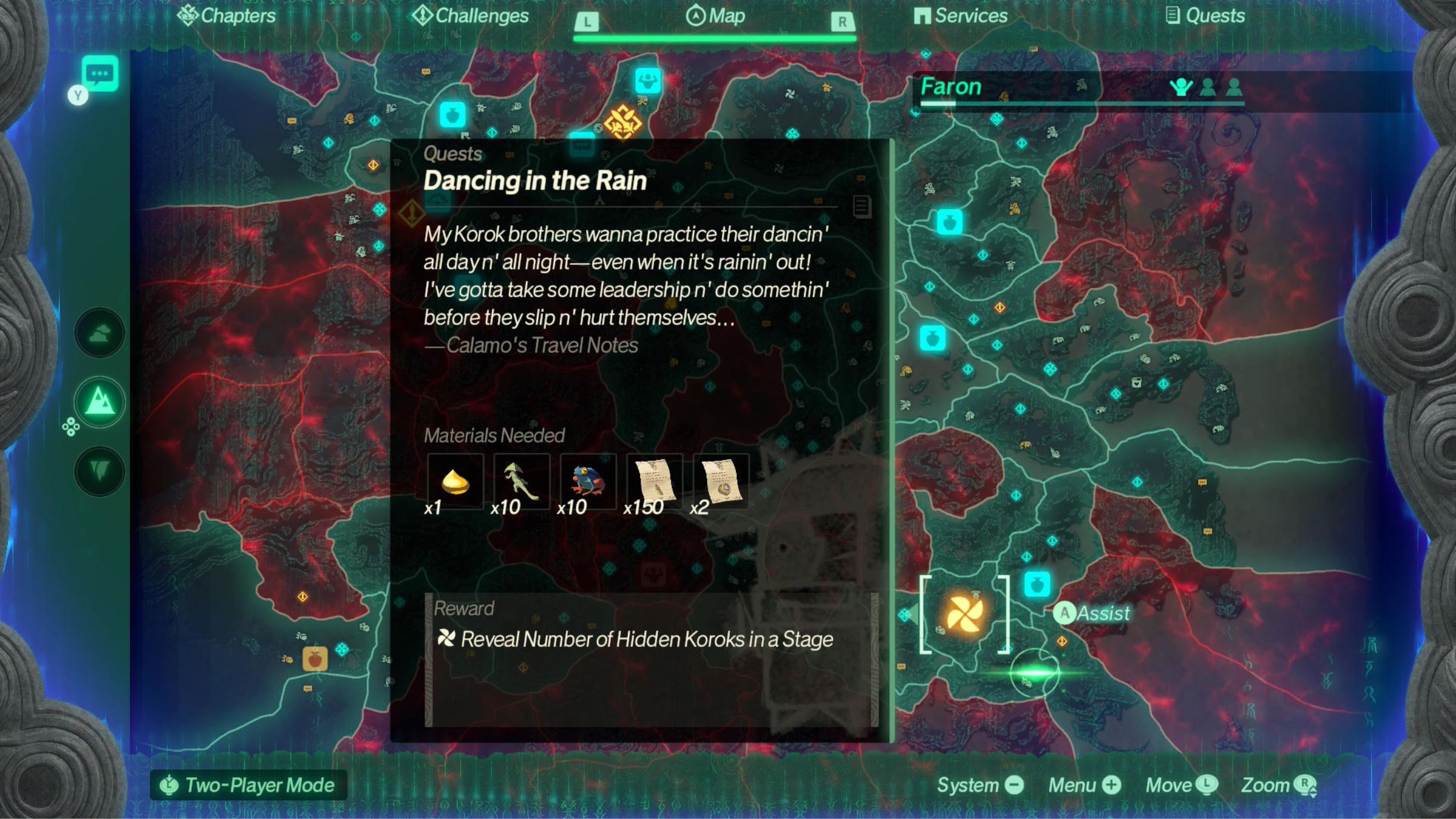Select the orange apple map marker
The width and height of the screenshot is (1456, 819).
[x=315, y=658]
